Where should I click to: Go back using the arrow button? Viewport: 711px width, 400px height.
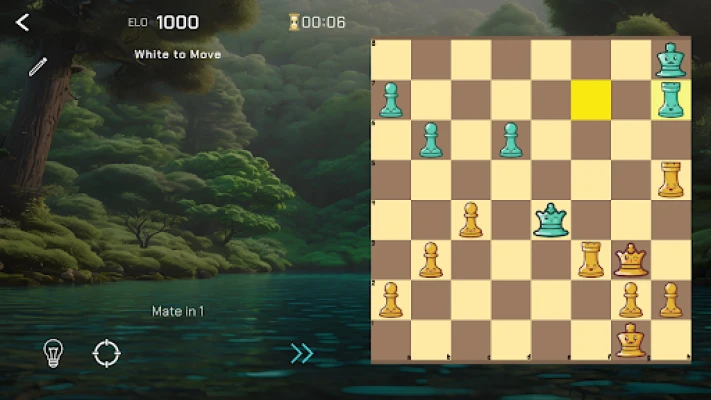coord(23,22)
